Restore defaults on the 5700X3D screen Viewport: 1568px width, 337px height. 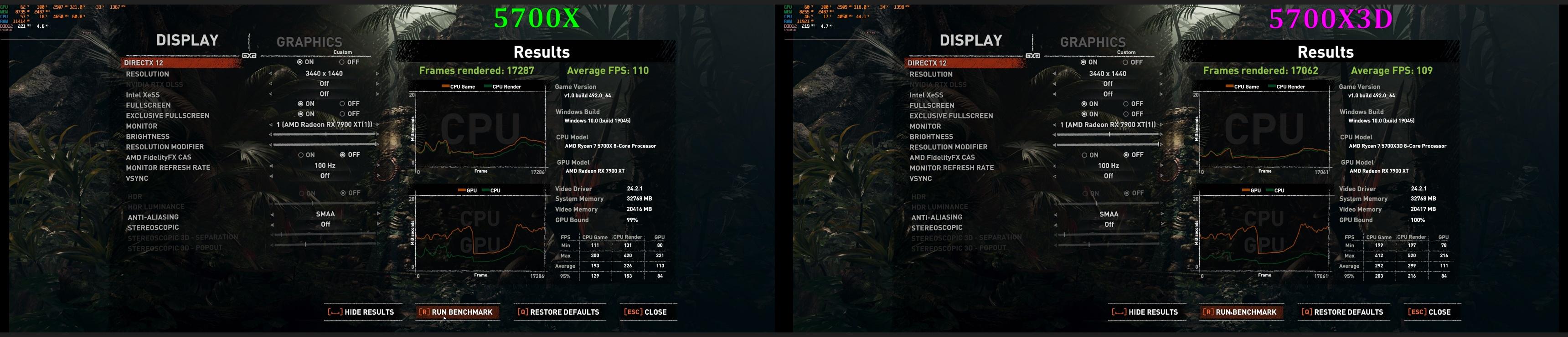click(1342, 312)
